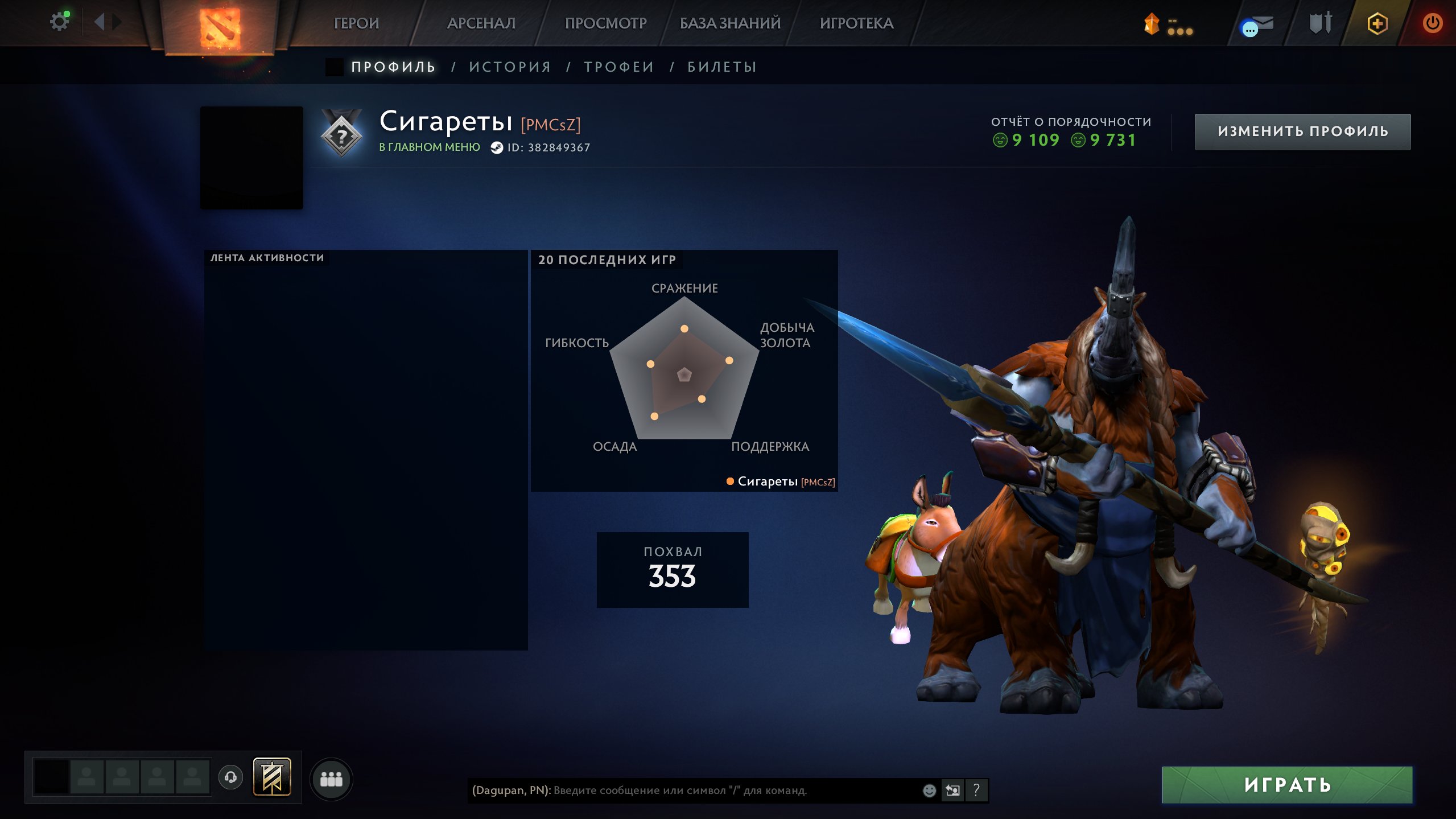Open the armory shield and sword icon
This screenshot has height=819, width=1456.
tap(1320, 23)
